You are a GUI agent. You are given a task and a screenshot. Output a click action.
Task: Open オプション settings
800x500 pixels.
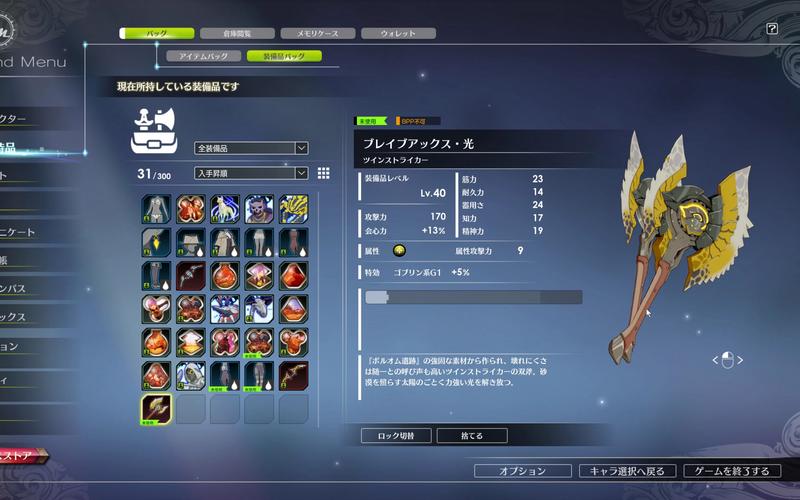pyautogui.click(x=523, y=470)
